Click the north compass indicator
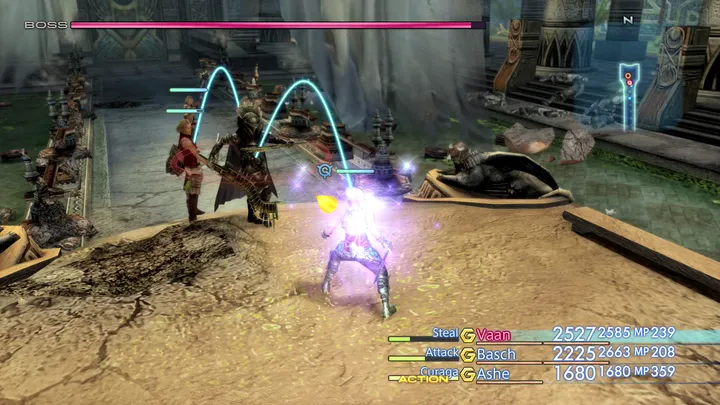The height and width of the screenshot is (405, 720). pos(628,19)
